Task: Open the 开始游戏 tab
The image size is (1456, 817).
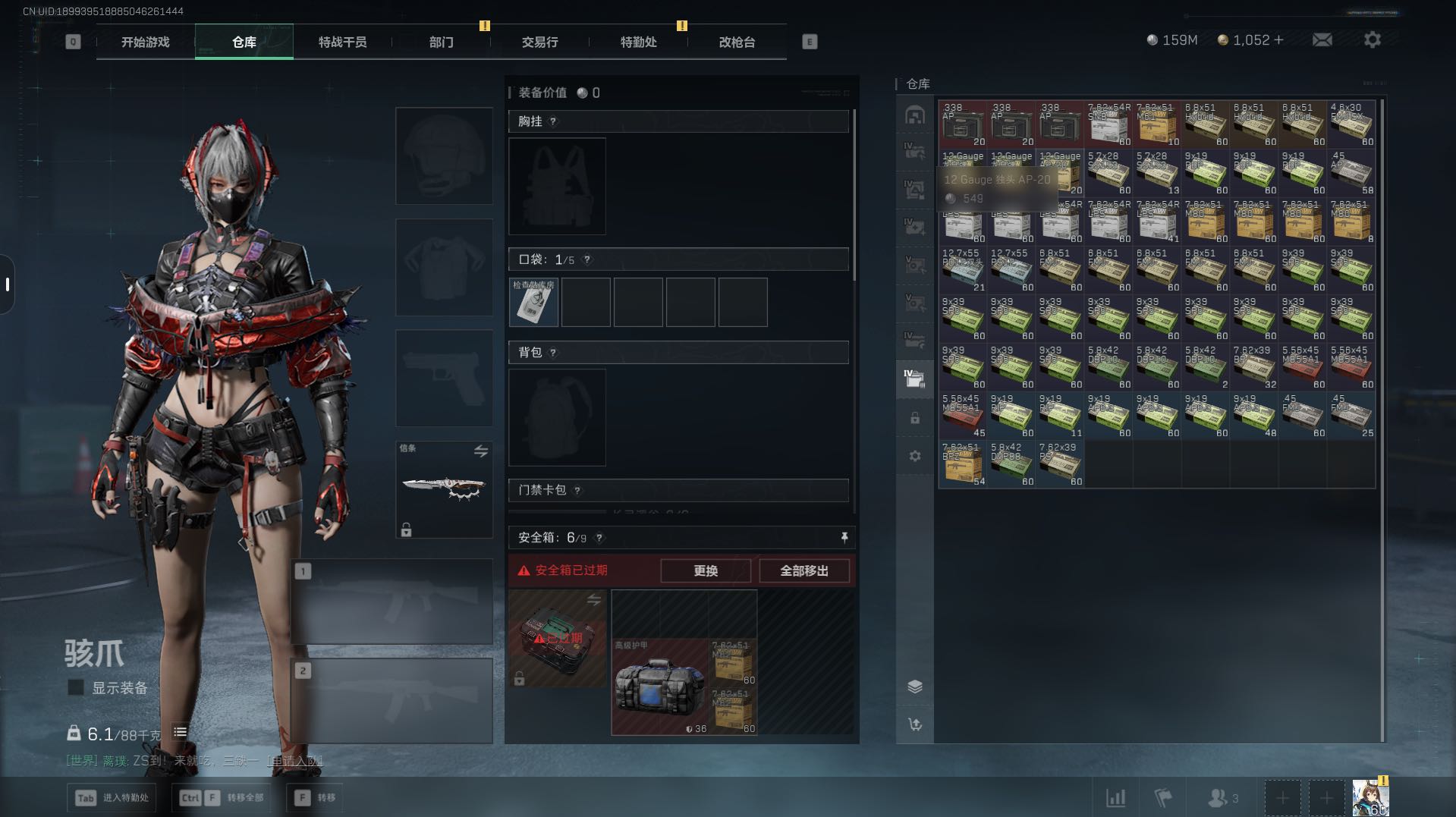Action: [145, 42]
